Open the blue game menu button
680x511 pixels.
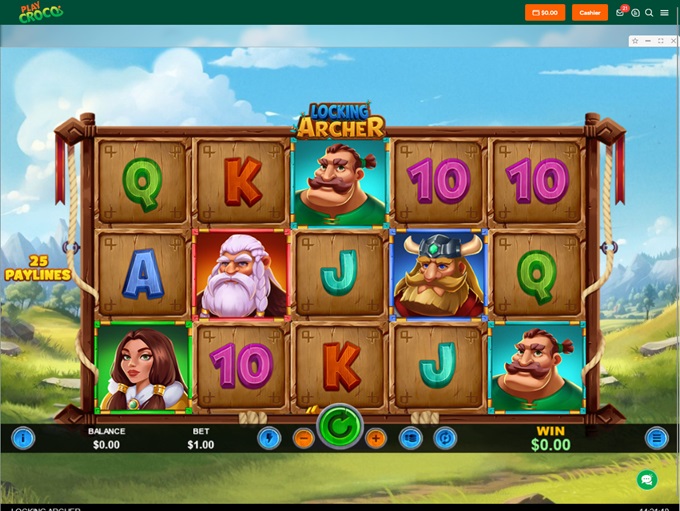coord(656,438)
